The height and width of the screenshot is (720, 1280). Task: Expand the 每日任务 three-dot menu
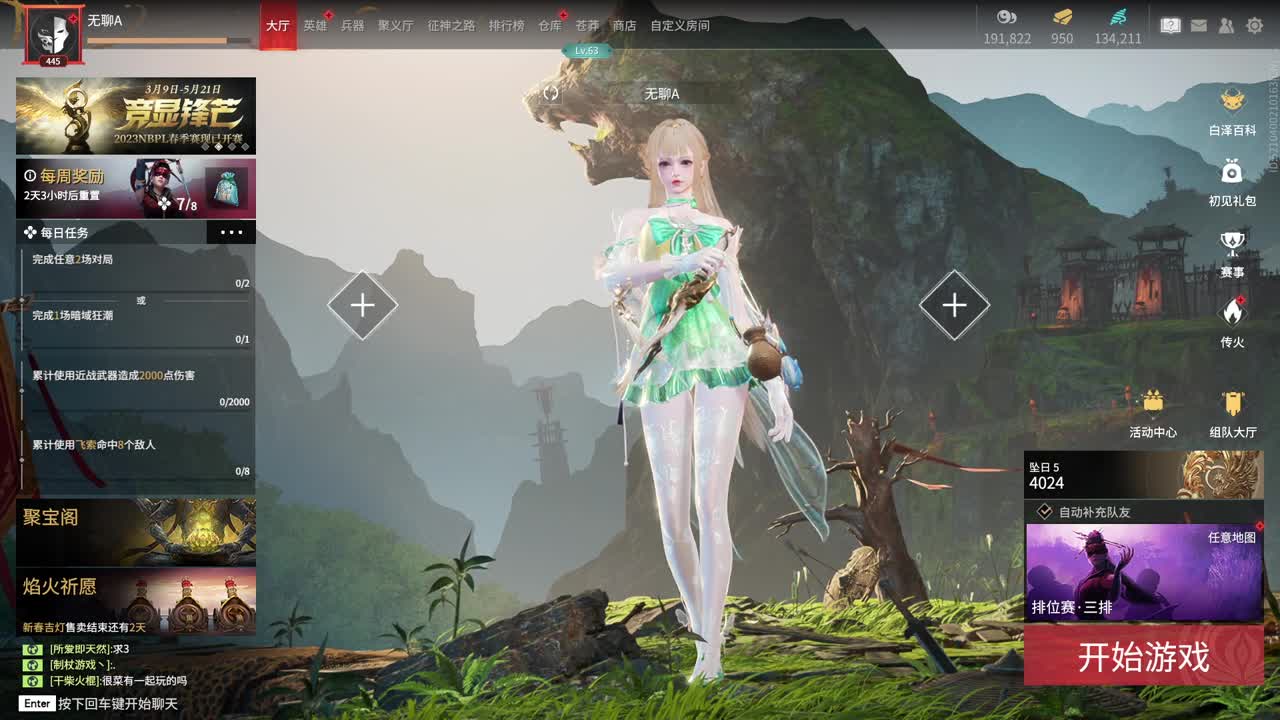(231, 232)
